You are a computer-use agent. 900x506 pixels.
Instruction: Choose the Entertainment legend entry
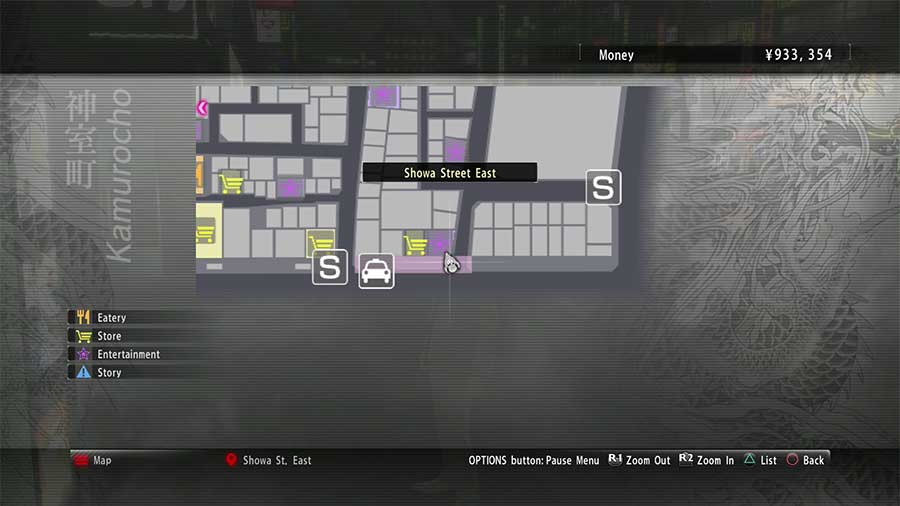click(x=128, y=354)
